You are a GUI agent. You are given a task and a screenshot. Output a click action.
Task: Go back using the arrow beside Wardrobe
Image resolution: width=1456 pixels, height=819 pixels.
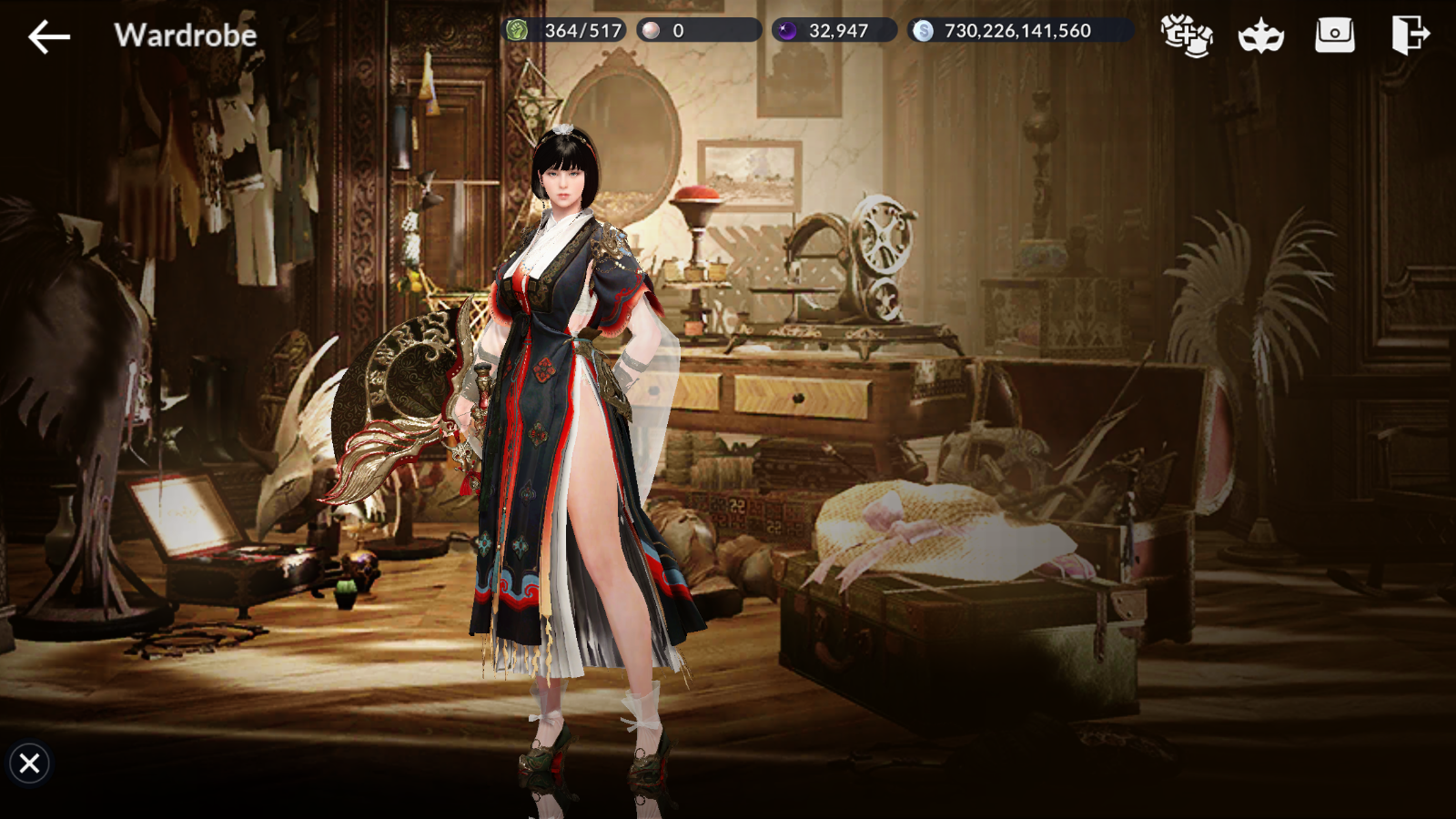tap(49, 36)
